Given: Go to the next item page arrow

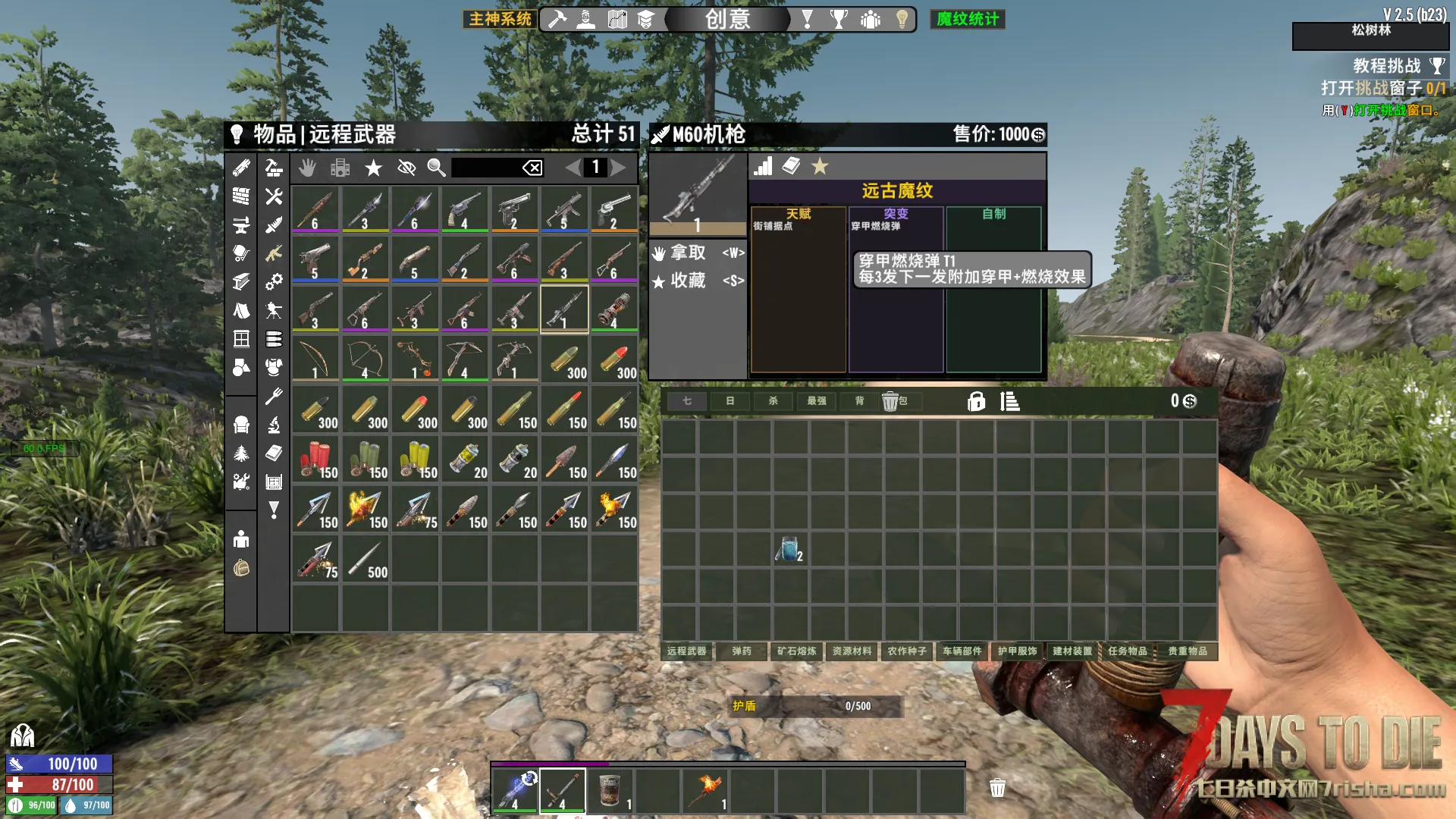Looking at the screenshot, I should pyautogui.click(x=619, y=168).
